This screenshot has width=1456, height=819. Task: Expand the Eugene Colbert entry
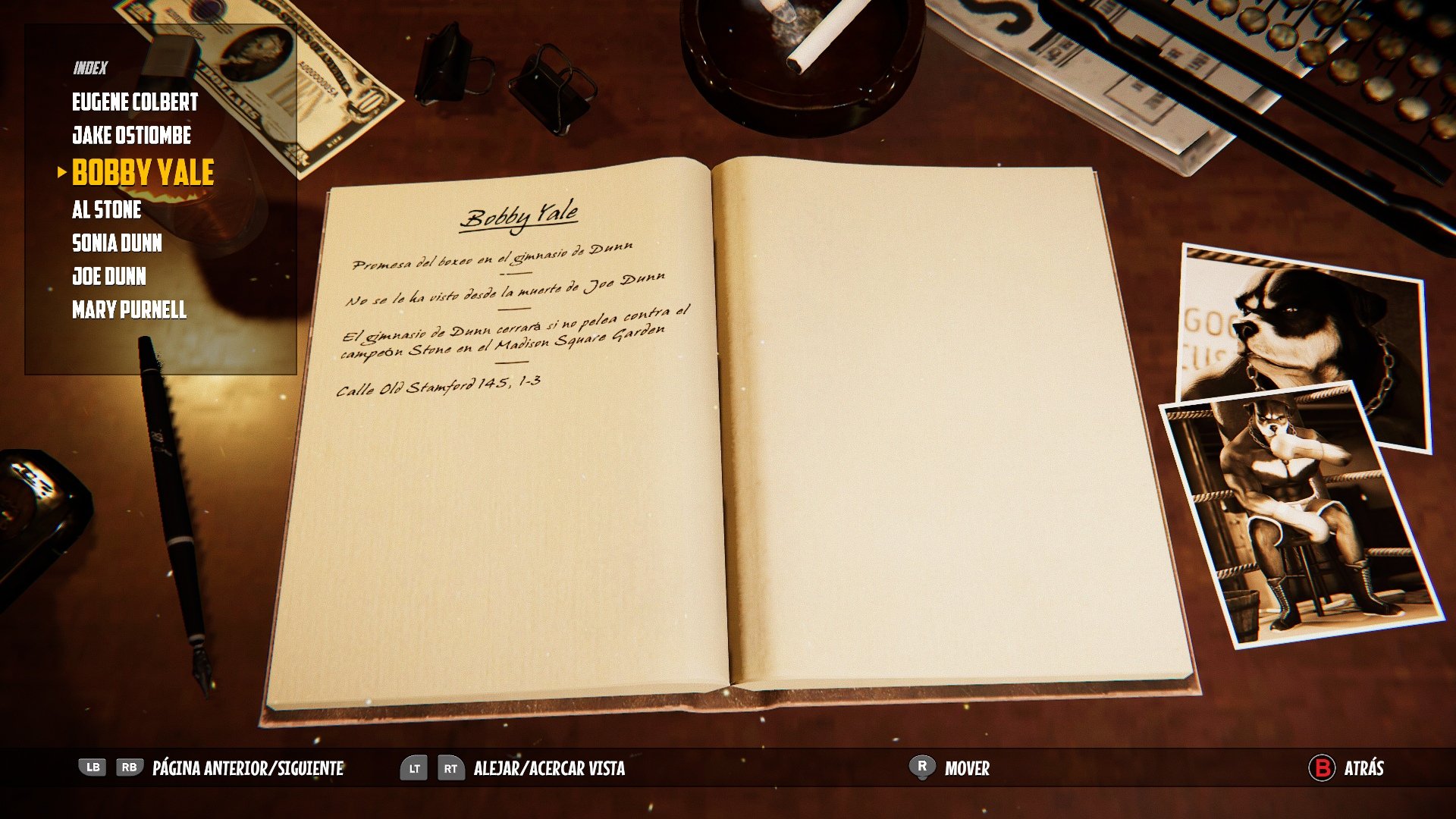coord(135,102)
